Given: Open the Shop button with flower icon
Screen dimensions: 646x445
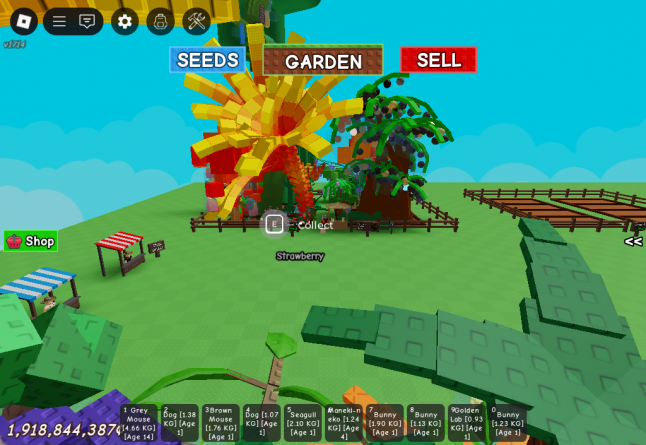Looking at the screenshot, I should [x=31, y=241].
